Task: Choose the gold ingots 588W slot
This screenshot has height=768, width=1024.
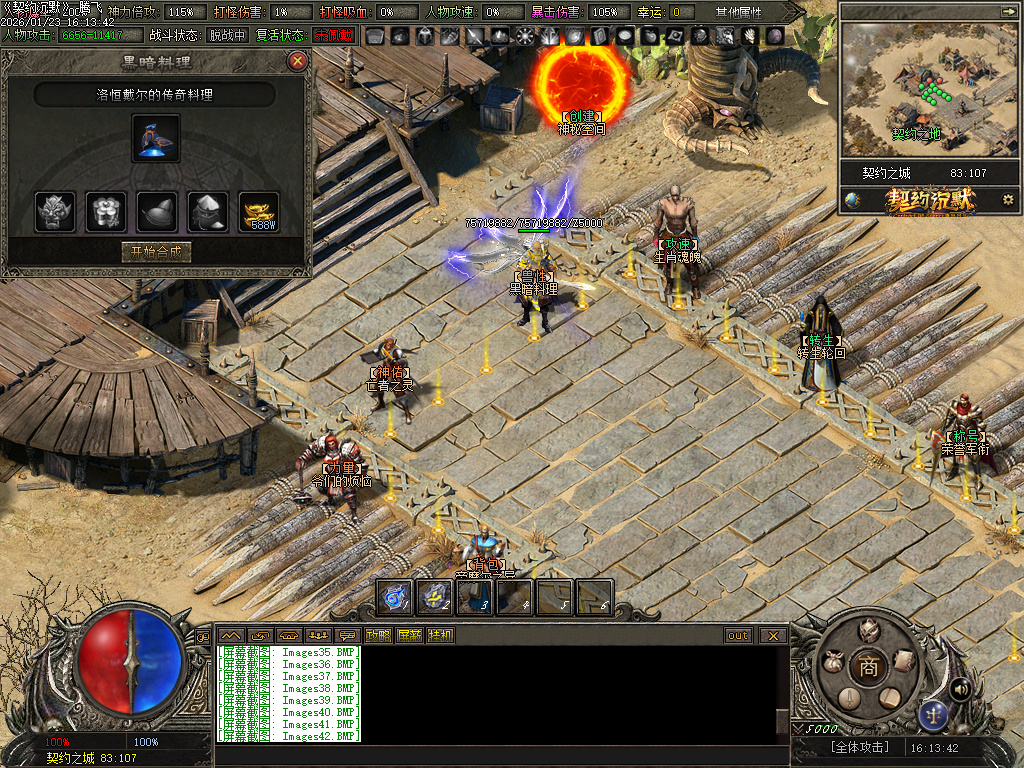Action: (x=259, y=212)
